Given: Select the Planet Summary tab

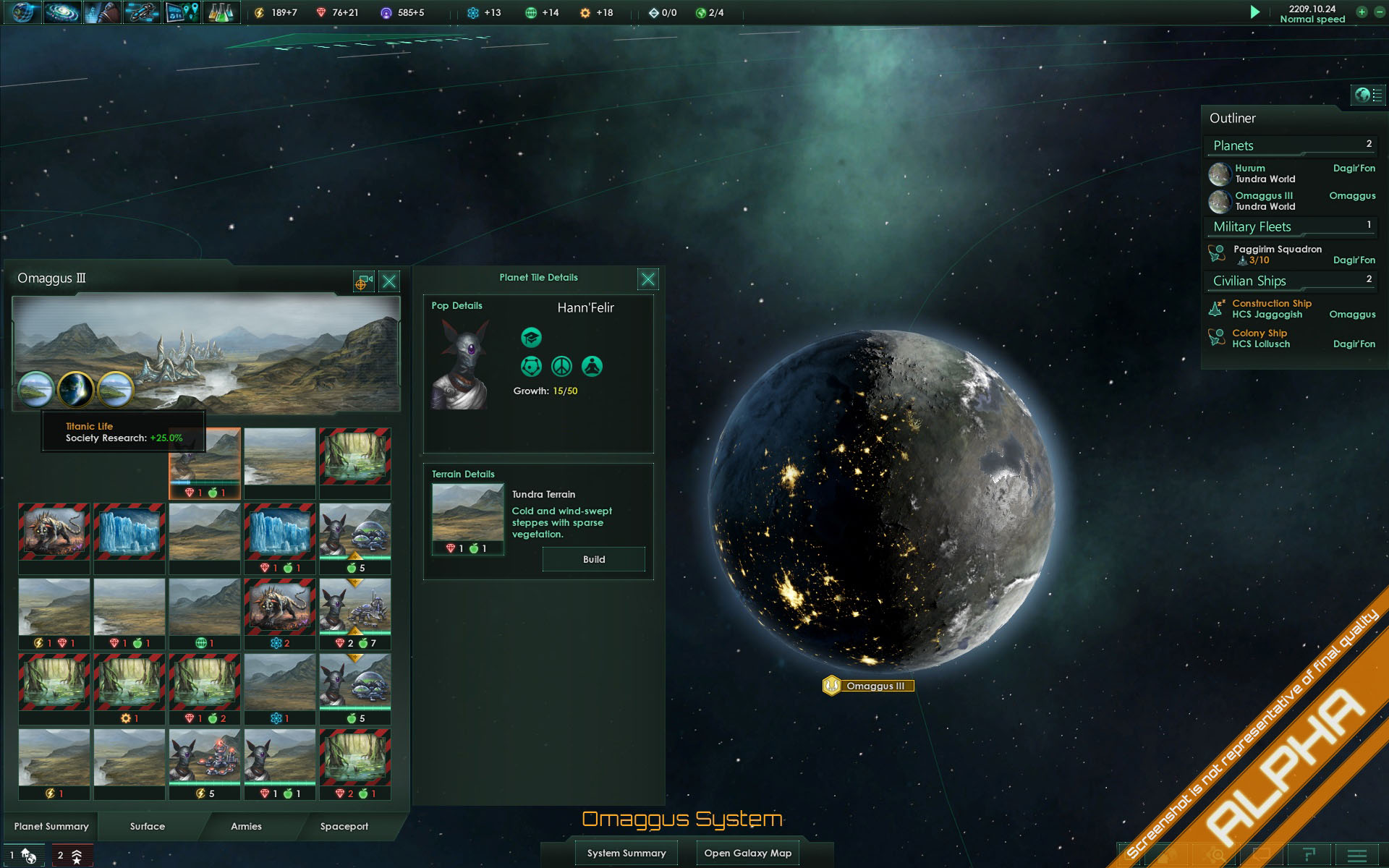Looking at the screenshot, I should 51,826.
